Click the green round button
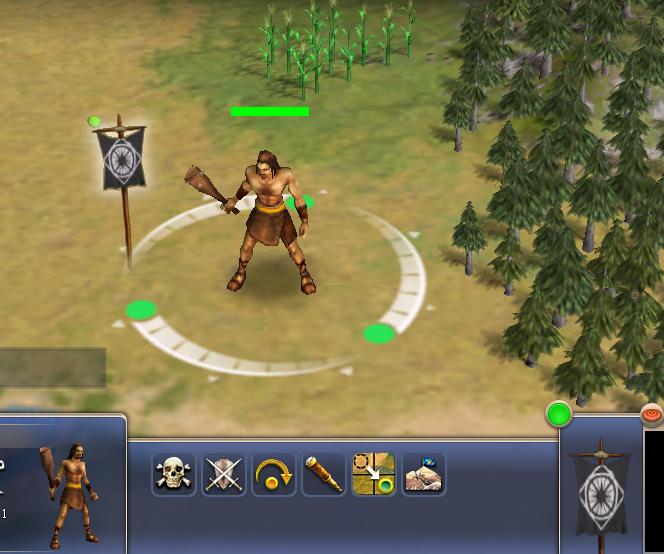The width and height of the screenshot is (664, 554). [558, 414]
